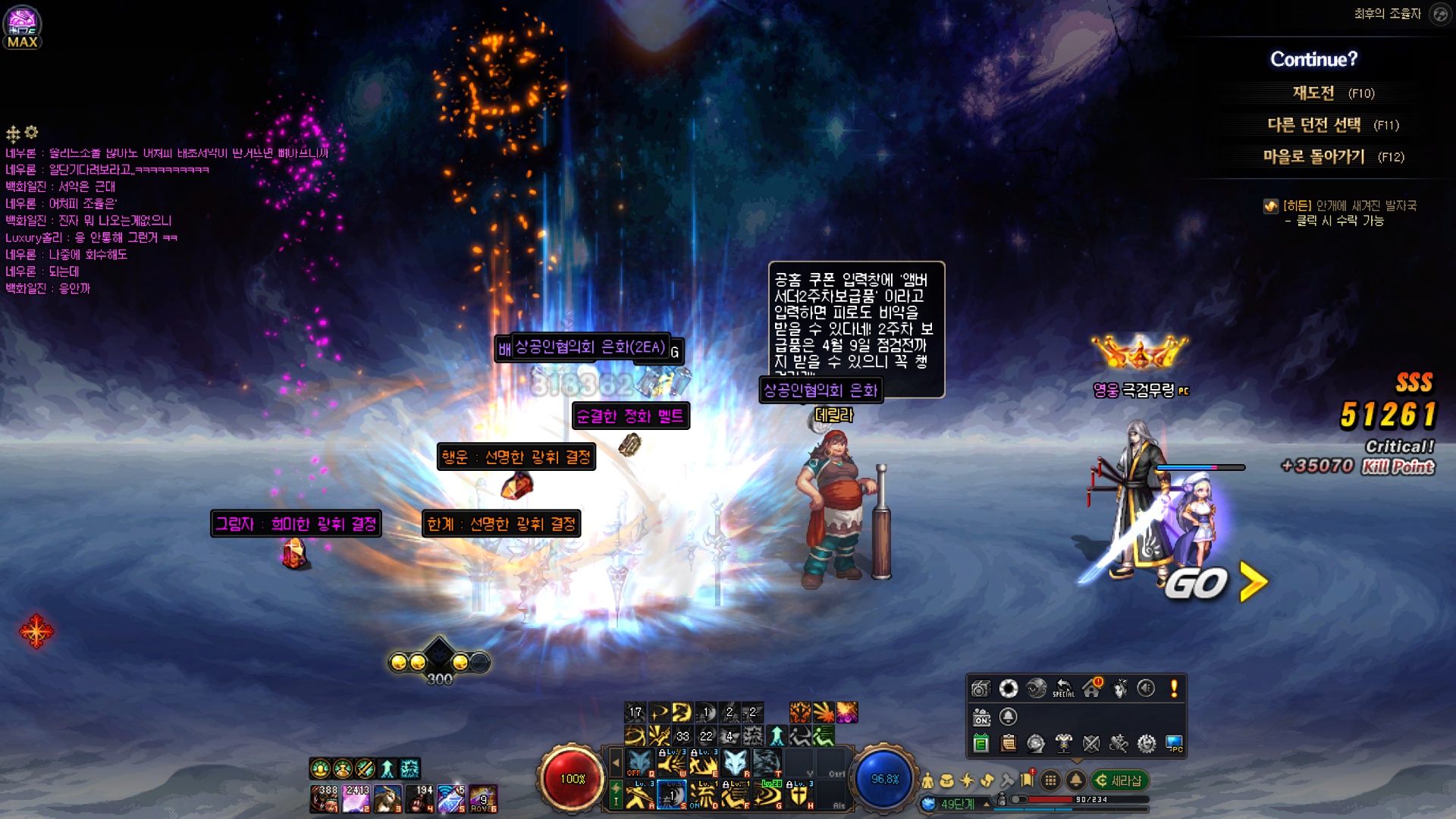Open the clipboard quest list icon
The height and width of the screenshot is (819, 1456).
click(1009, 744)
